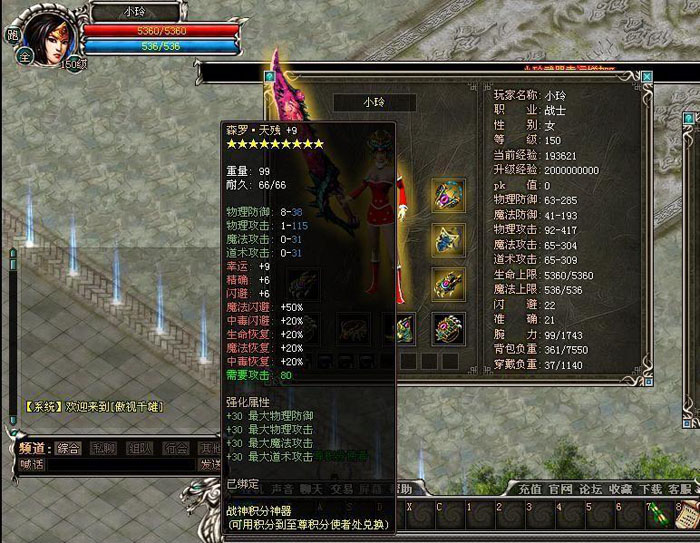Open the 交易 trade button
700x543 pixels.
point(343,489)
